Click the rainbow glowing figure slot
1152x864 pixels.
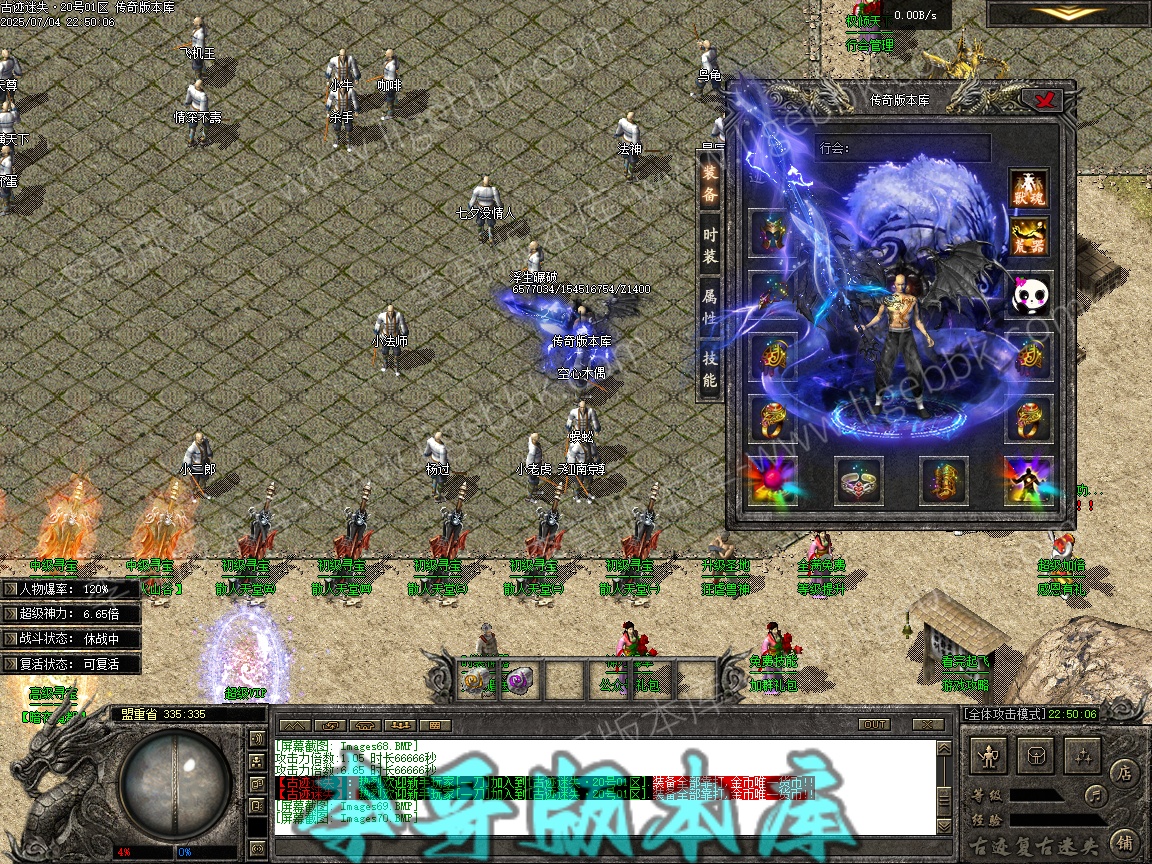1028,481
